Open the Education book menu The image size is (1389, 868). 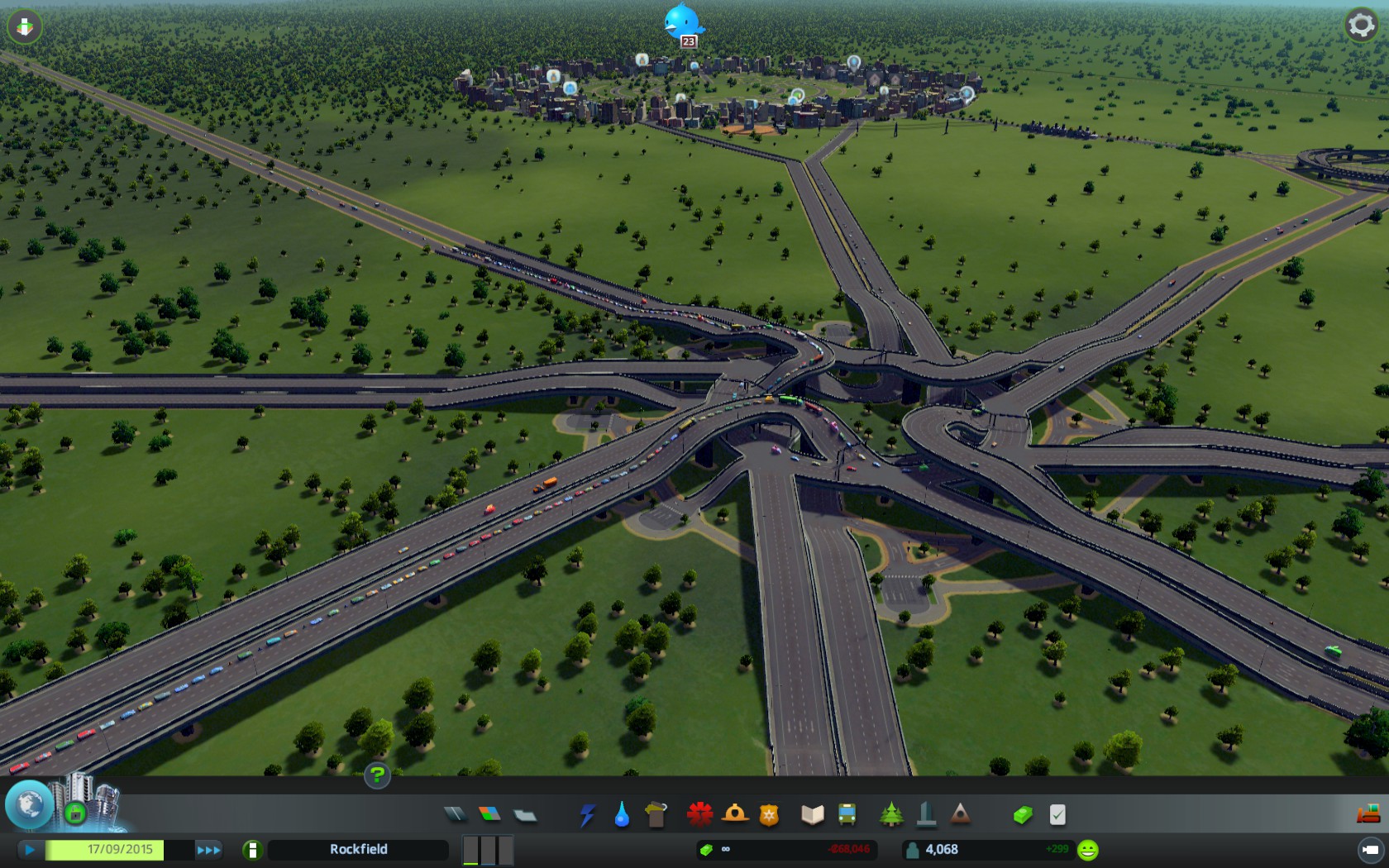point(812,815)
